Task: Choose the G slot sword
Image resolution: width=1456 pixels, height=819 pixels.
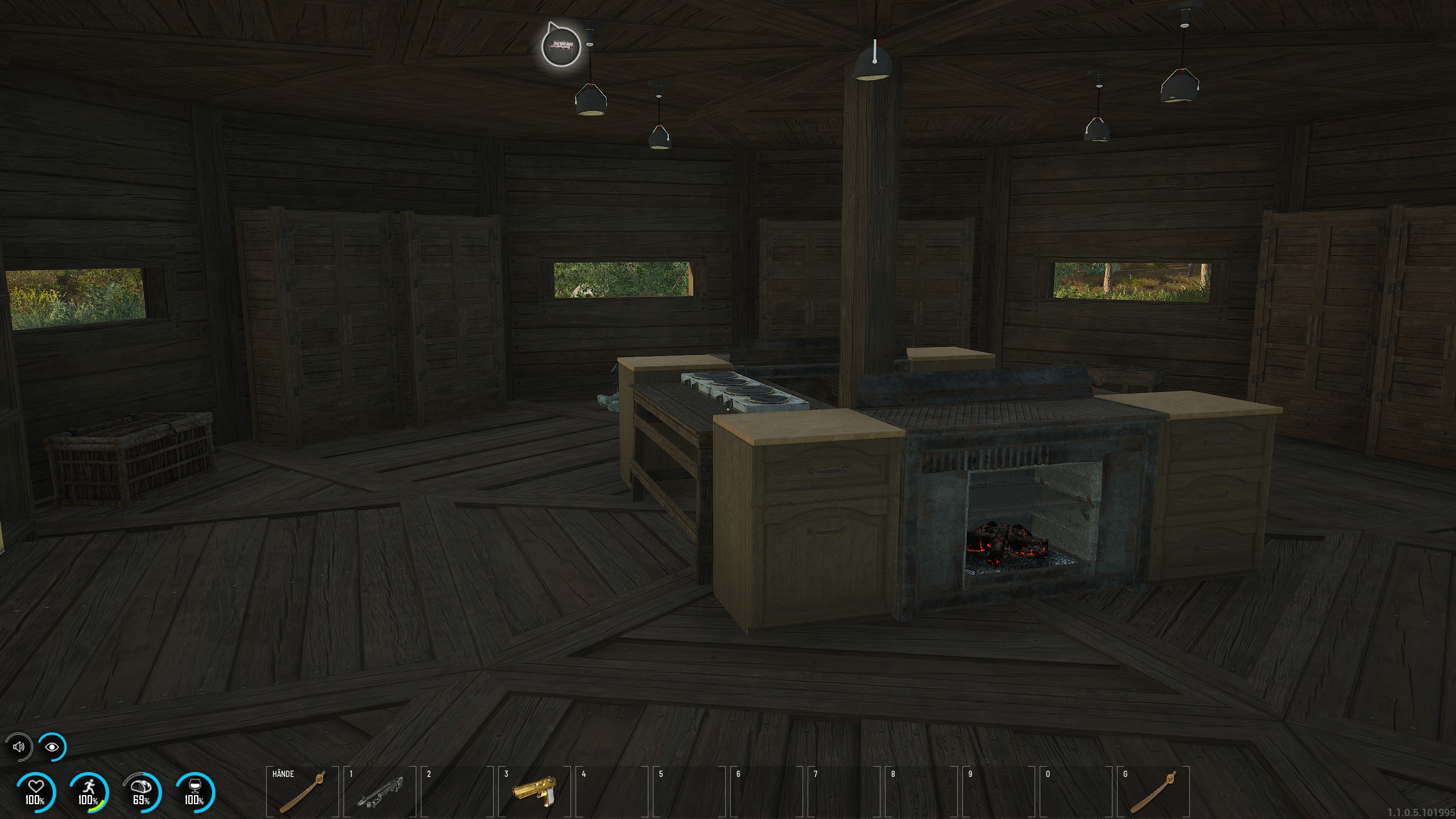Action: [x=1153, y=792]
